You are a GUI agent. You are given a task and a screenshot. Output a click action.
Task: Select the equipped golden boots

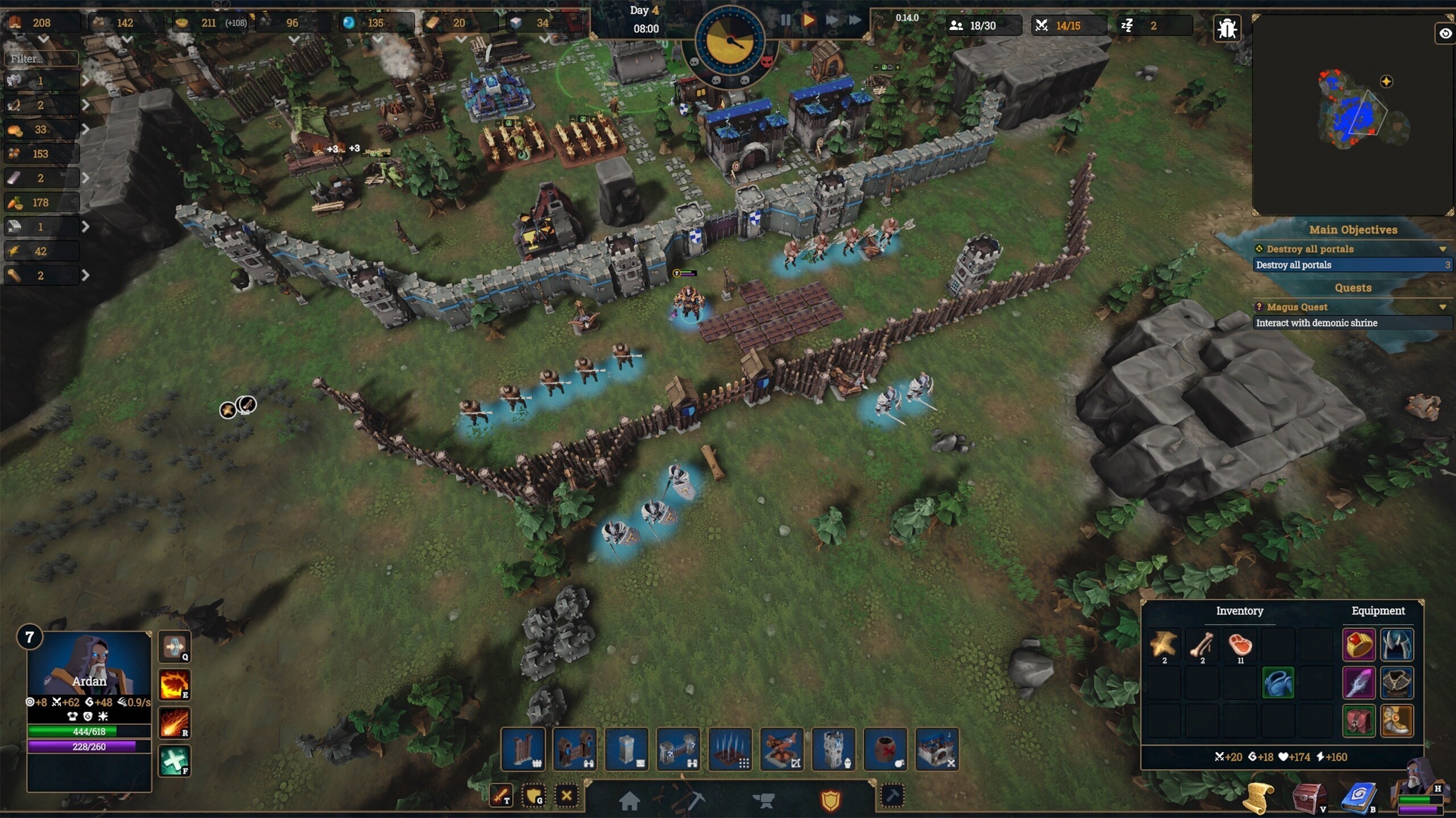(x=1397, y=721)
